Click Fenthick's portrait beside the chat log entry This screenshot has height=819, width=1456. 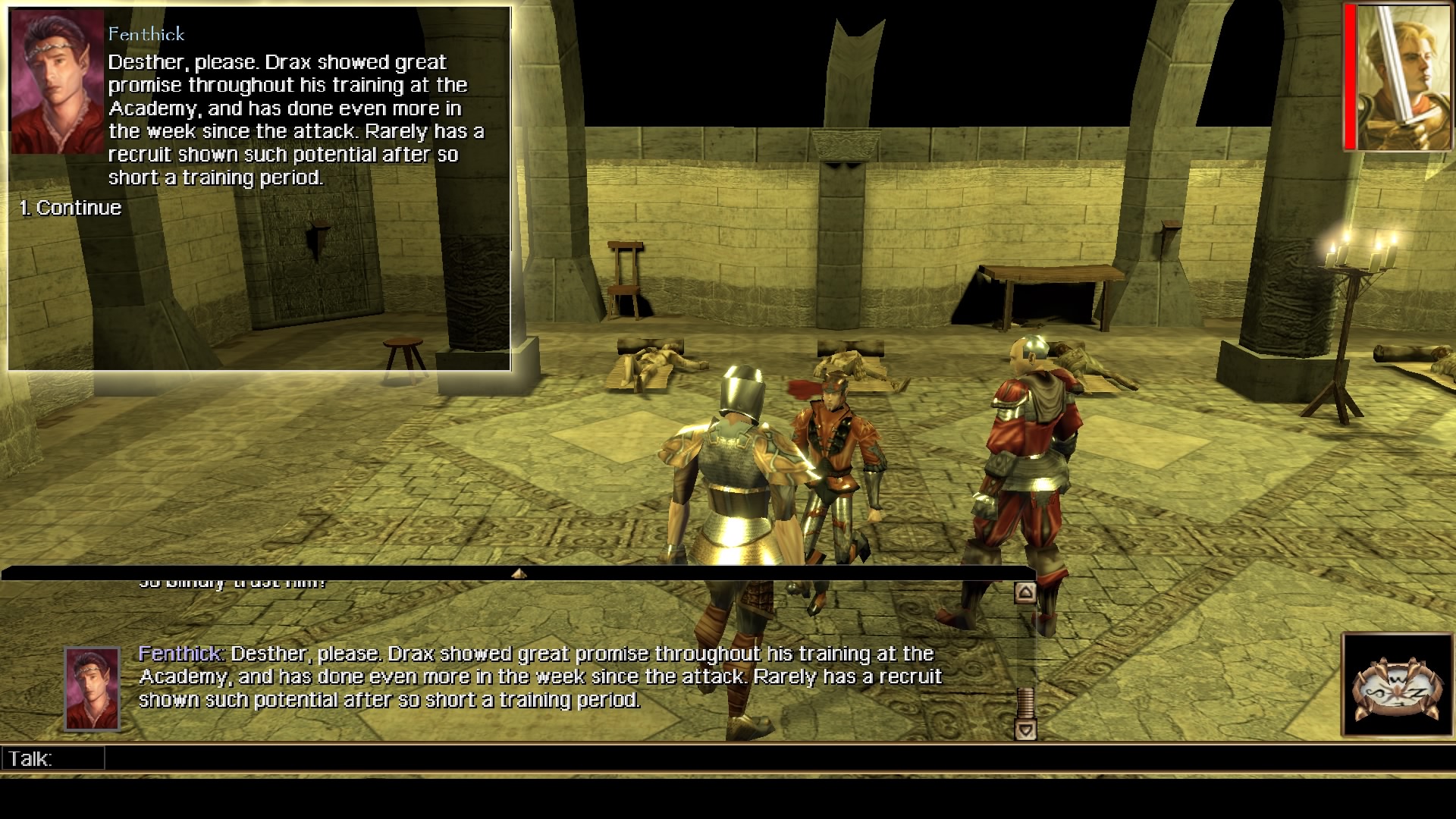click(91, 689)
